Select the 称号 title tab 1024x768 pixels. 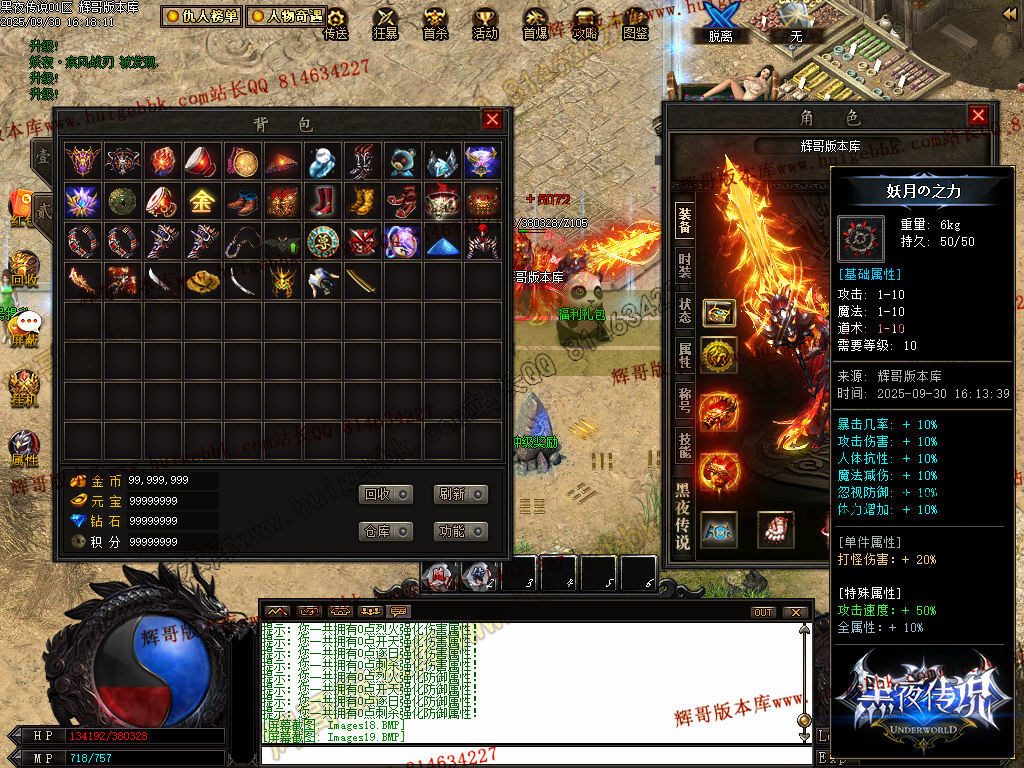[684, 397]
